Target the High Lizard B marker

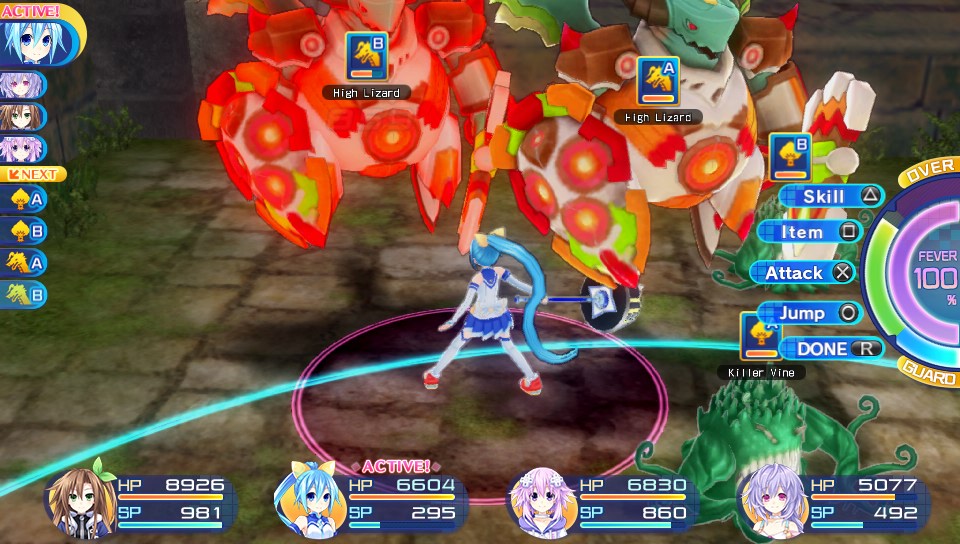point(366,56)
